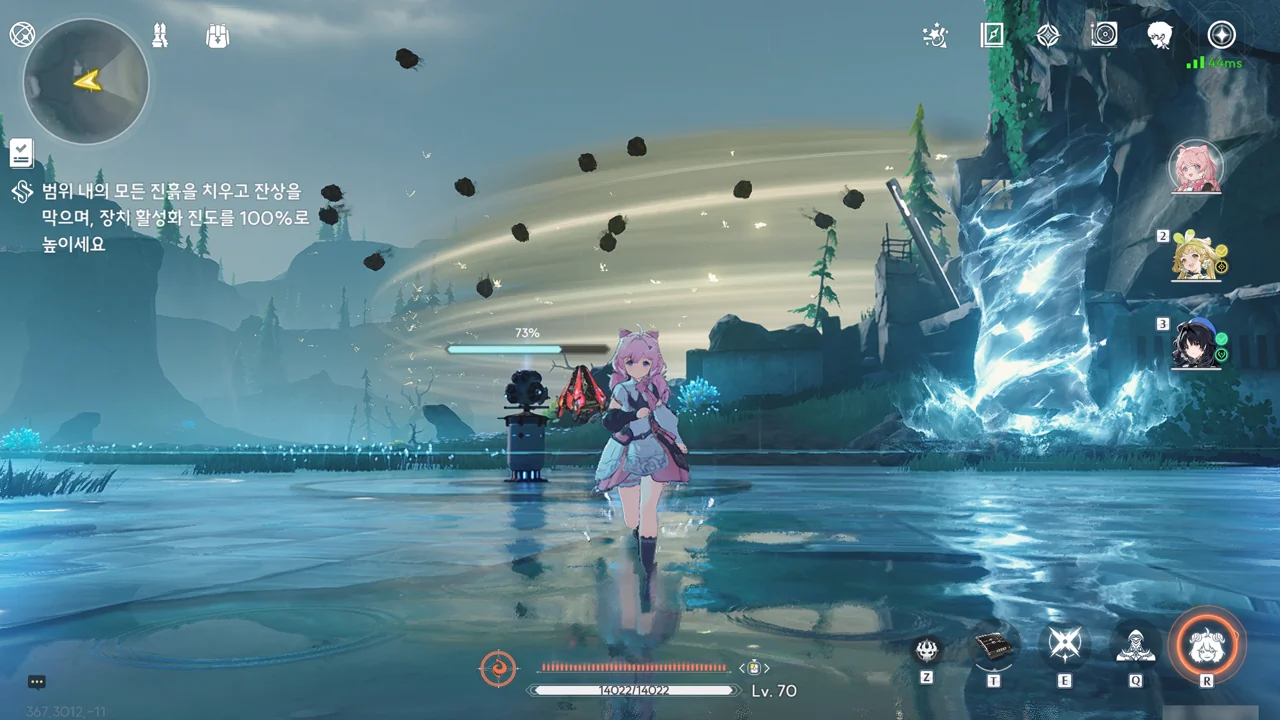Select the pink-haired party portrait

pos(1196,167)
